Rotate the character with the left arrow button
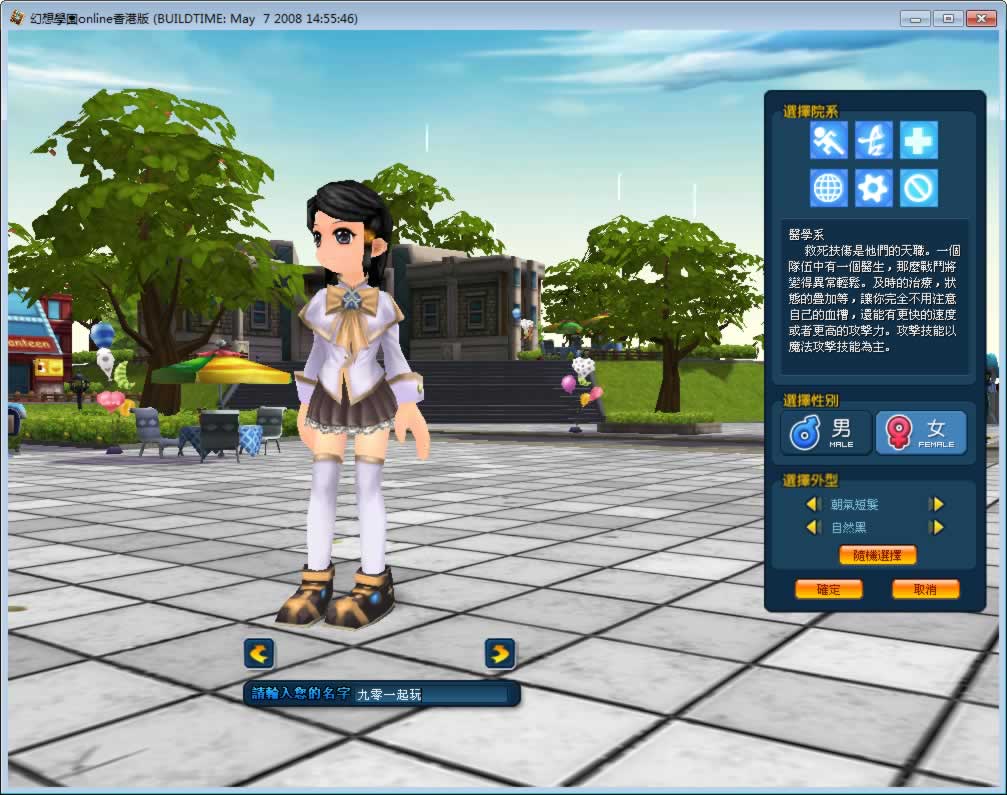The image size is (1007, 795). click(x=259, y=654)
